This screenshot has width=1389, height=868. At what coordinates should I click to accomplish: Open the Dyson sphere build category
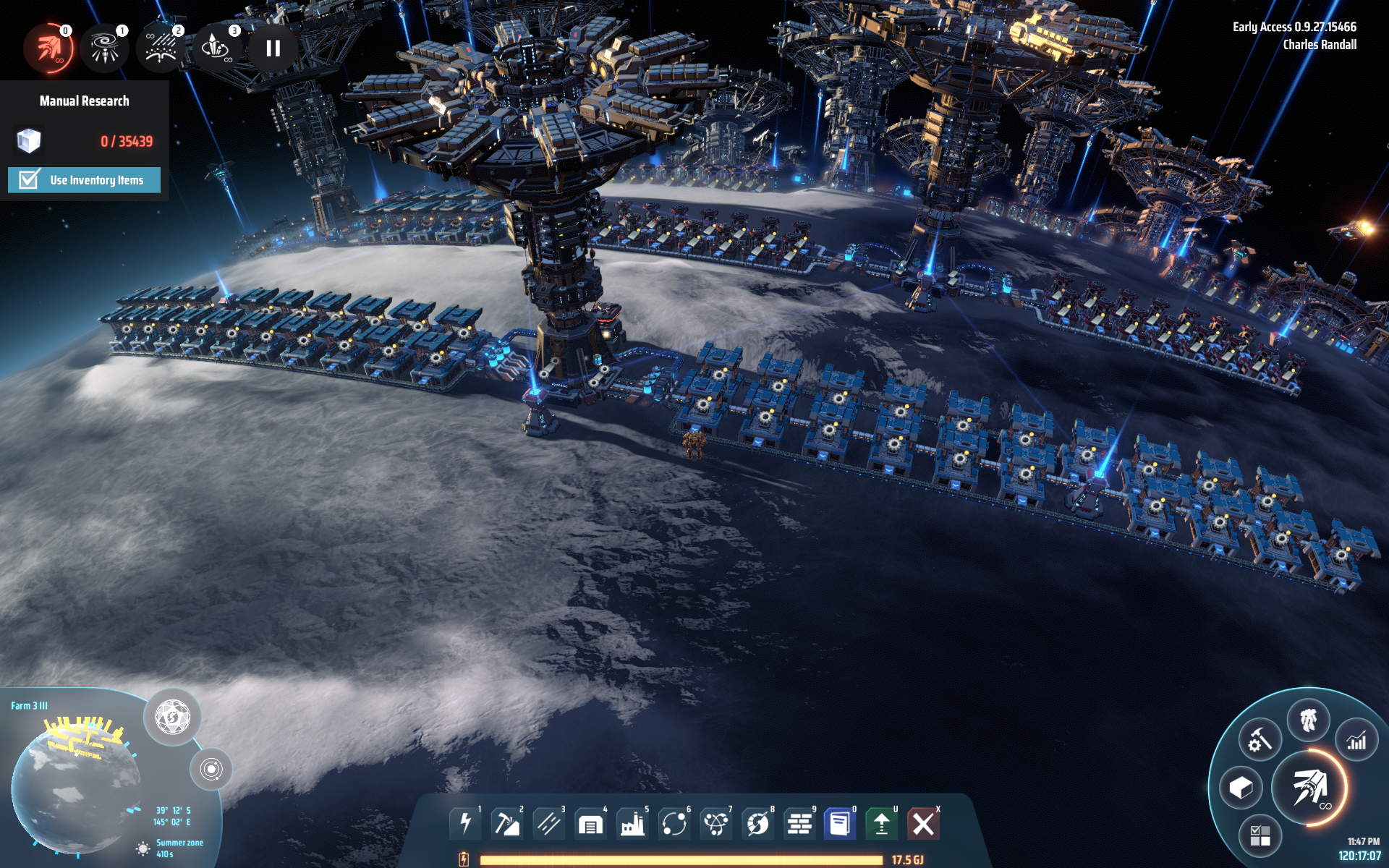point(757,823)
